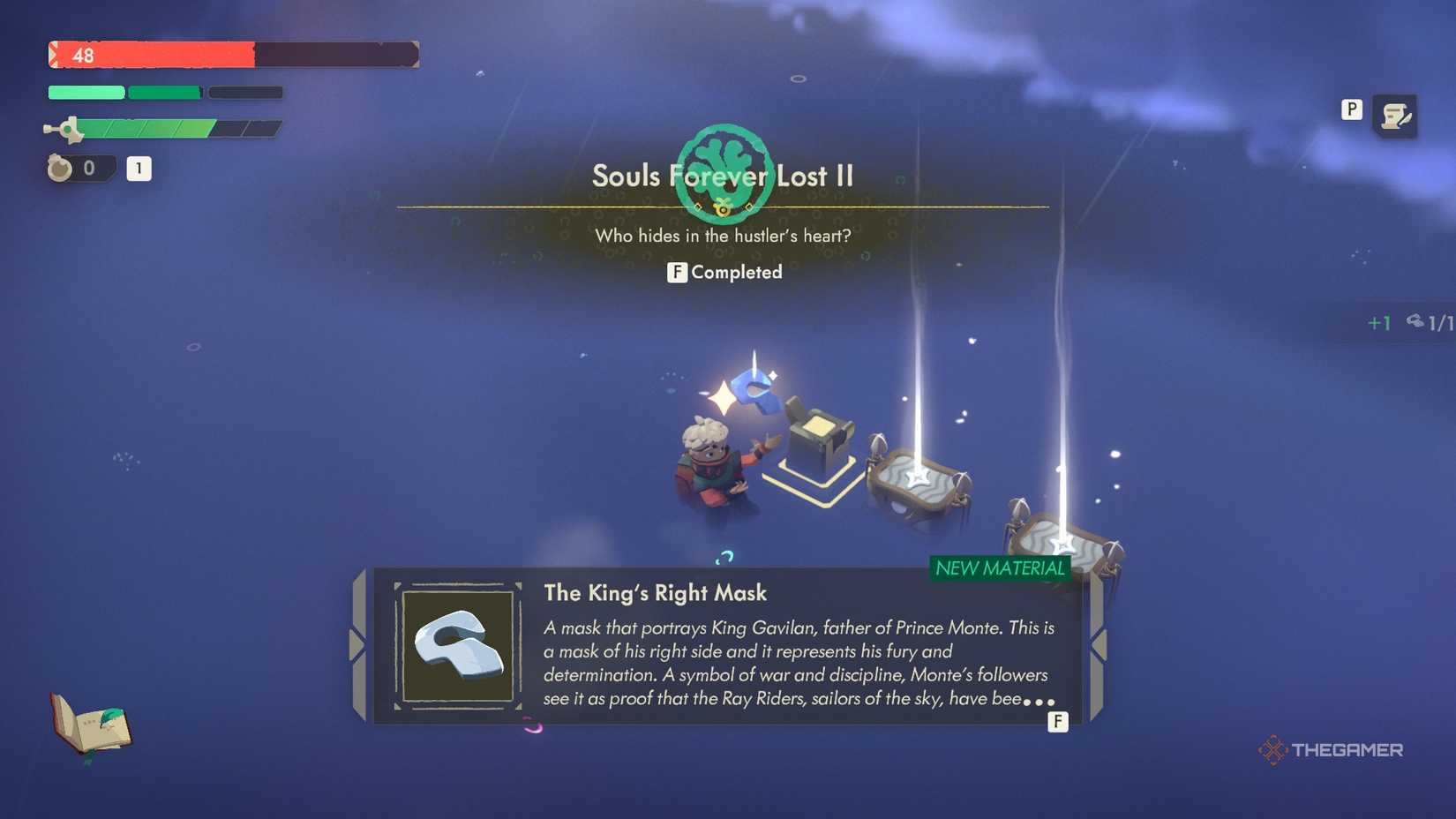
Task: Open the quest scroll icon near the P key
Action: pos(1395,115)
